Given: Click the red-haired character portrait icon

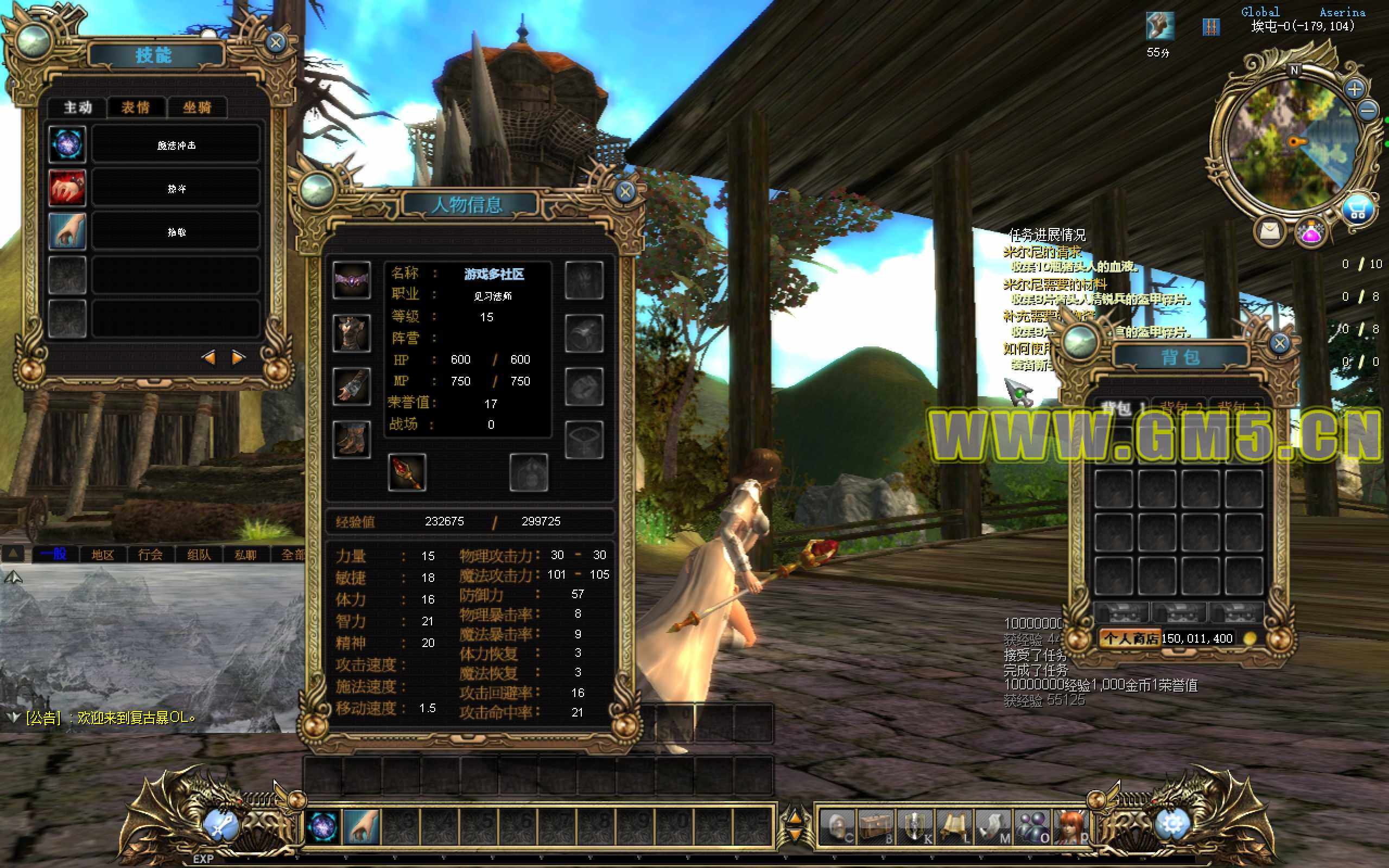Looking at the screenshot, I should pos(1070,827).
